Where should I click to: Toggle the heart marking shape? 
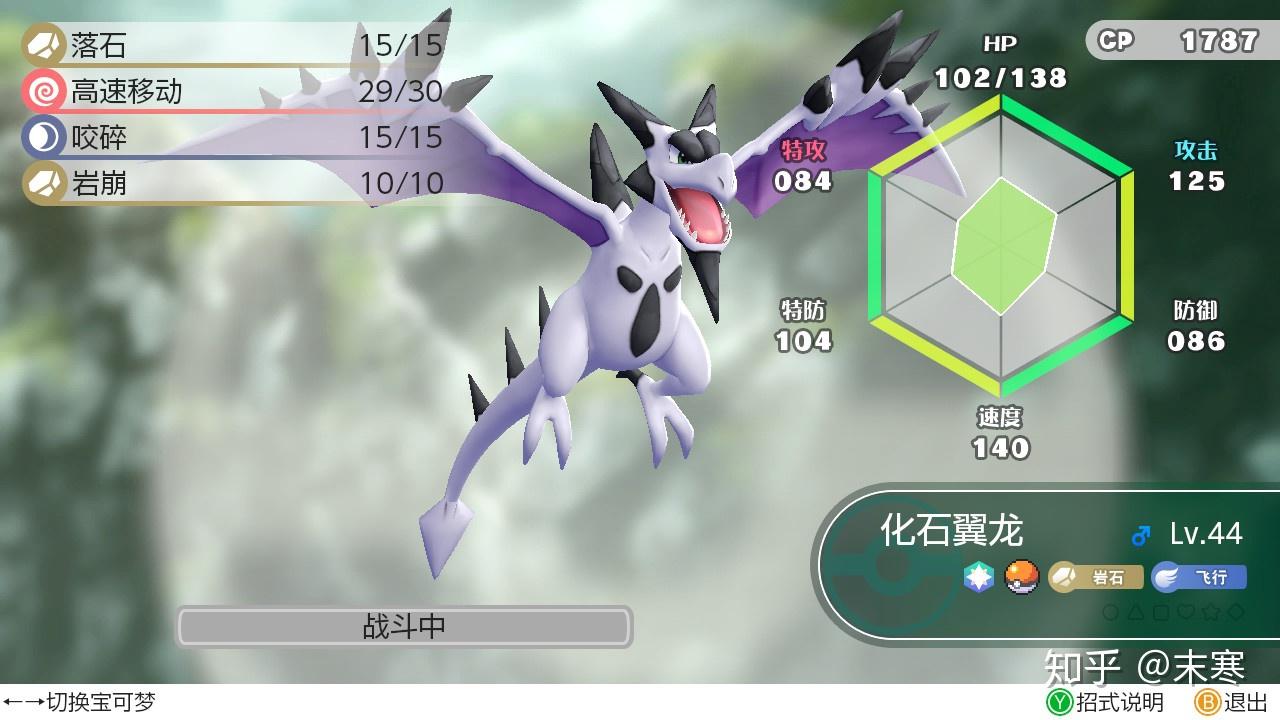1186,612
